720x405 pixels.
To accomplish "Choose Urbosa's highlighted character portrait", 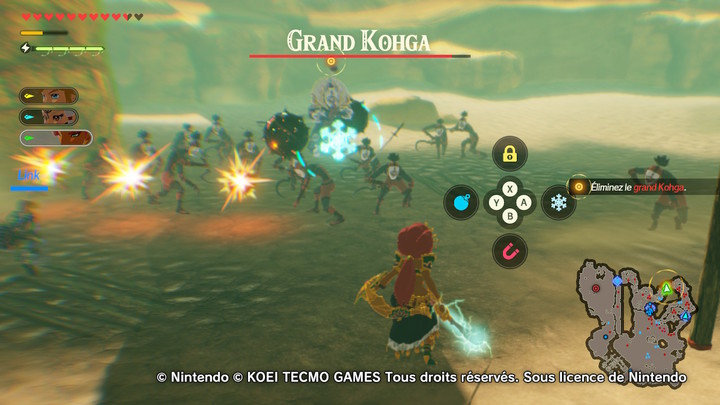I will (55, 138).
